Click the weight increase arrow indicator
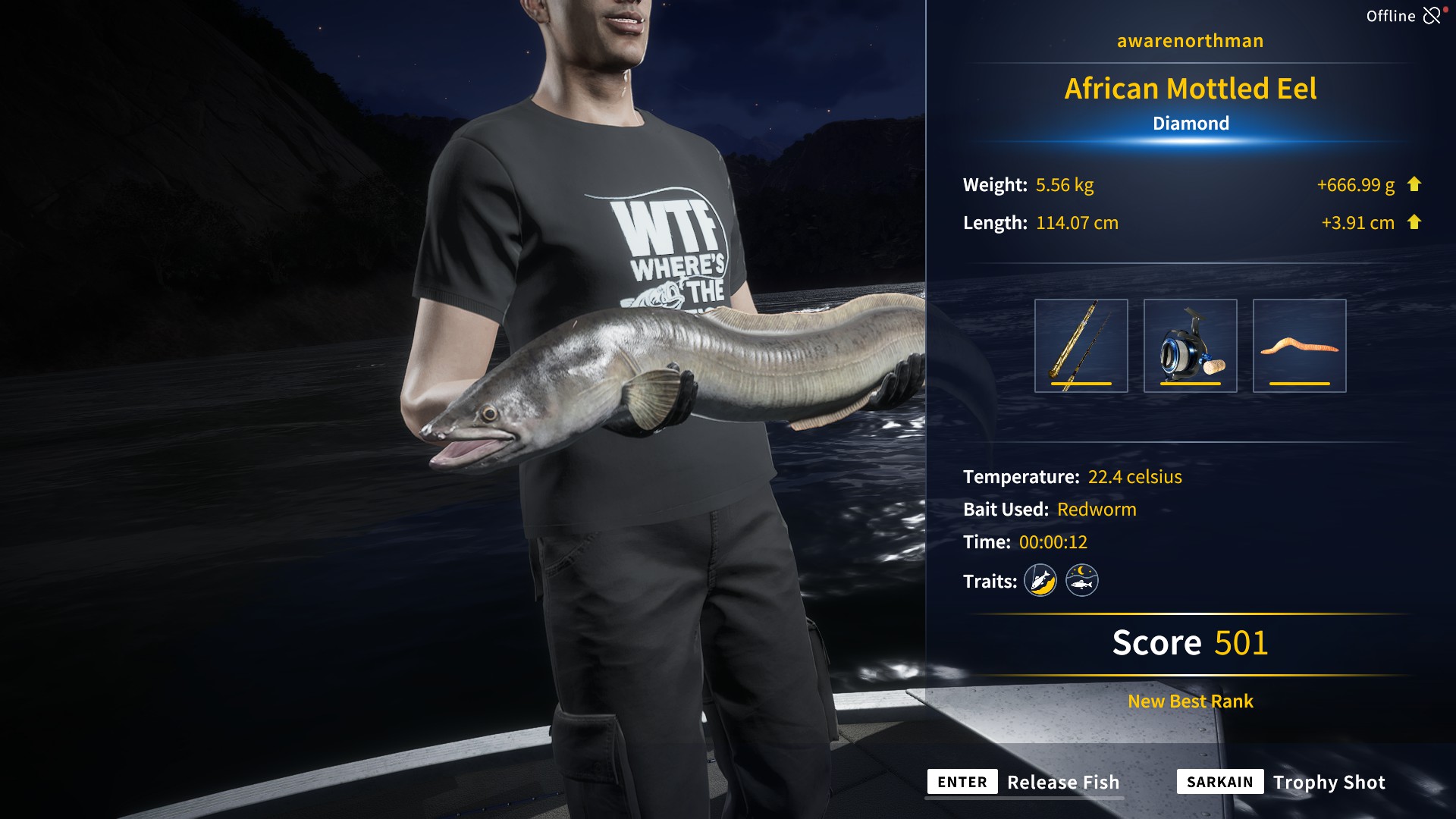The width and height of the screenshot is (1456, 819). pos(1415,184)
